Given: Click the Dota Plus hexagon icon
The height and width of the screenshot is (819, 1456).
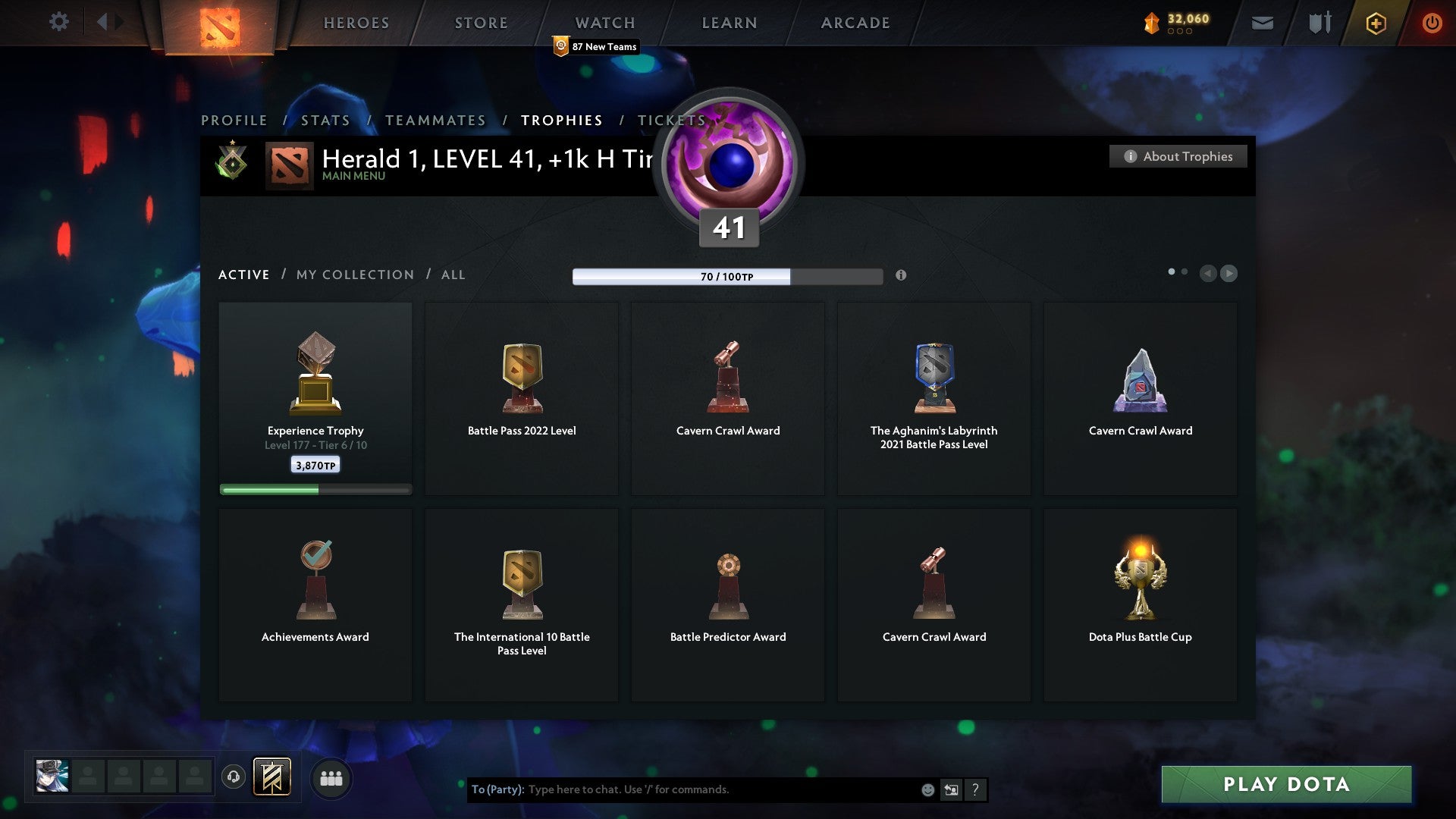Looking at the screenshot, I should pos(1375,23).
